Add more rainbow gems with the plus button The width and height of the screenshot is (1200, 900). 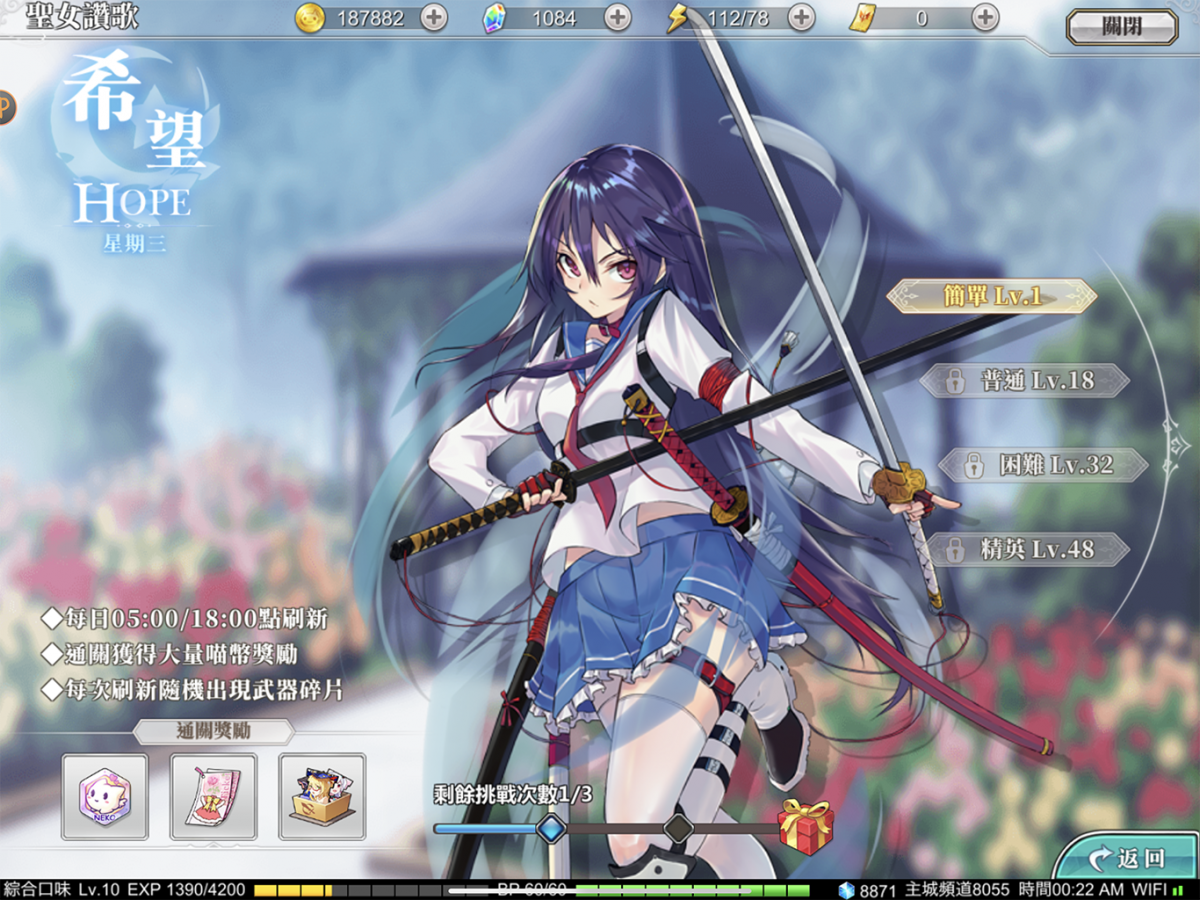618,17
